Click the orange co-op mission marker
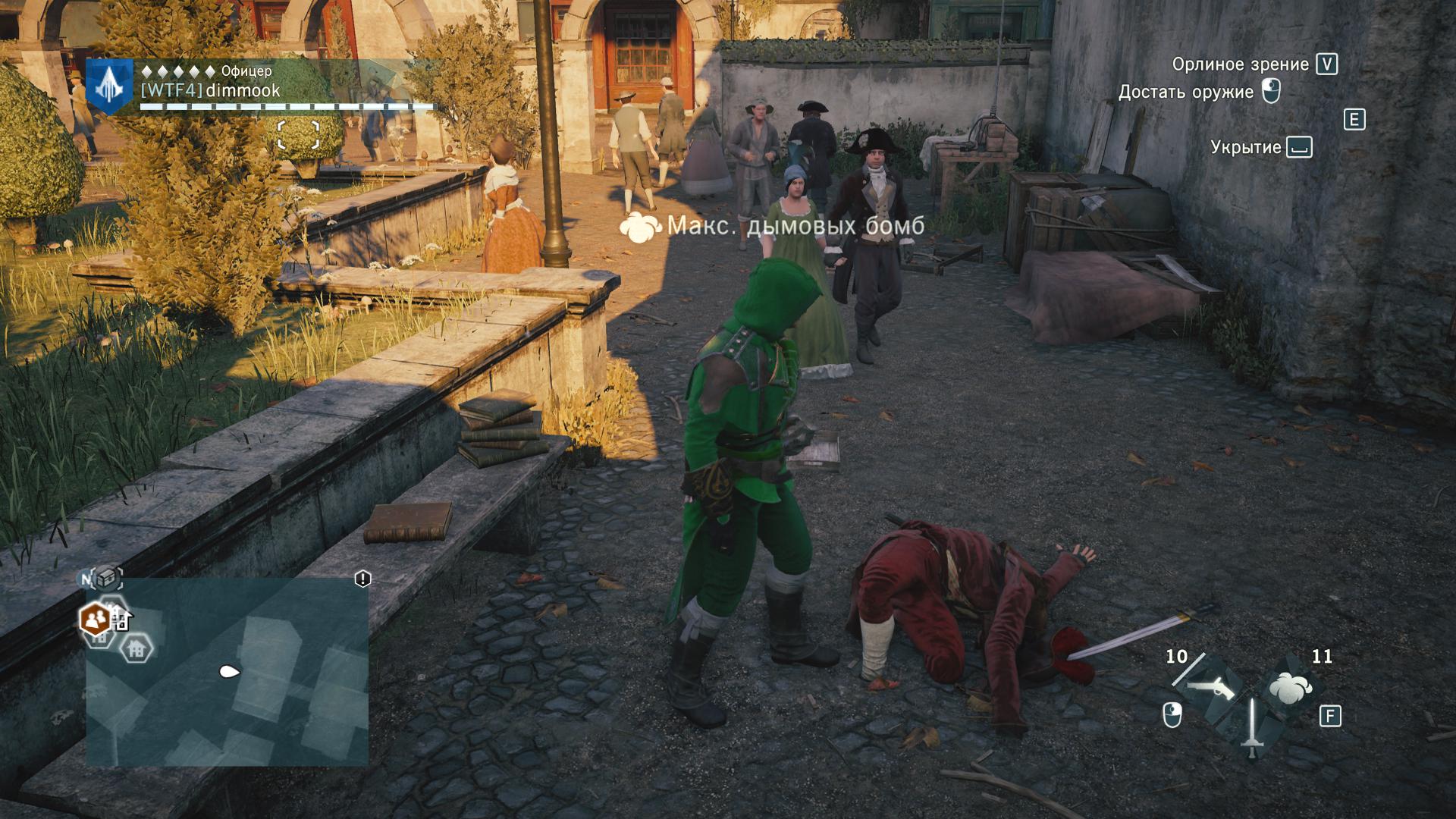The image size is (1456, 819). point(96,620)
